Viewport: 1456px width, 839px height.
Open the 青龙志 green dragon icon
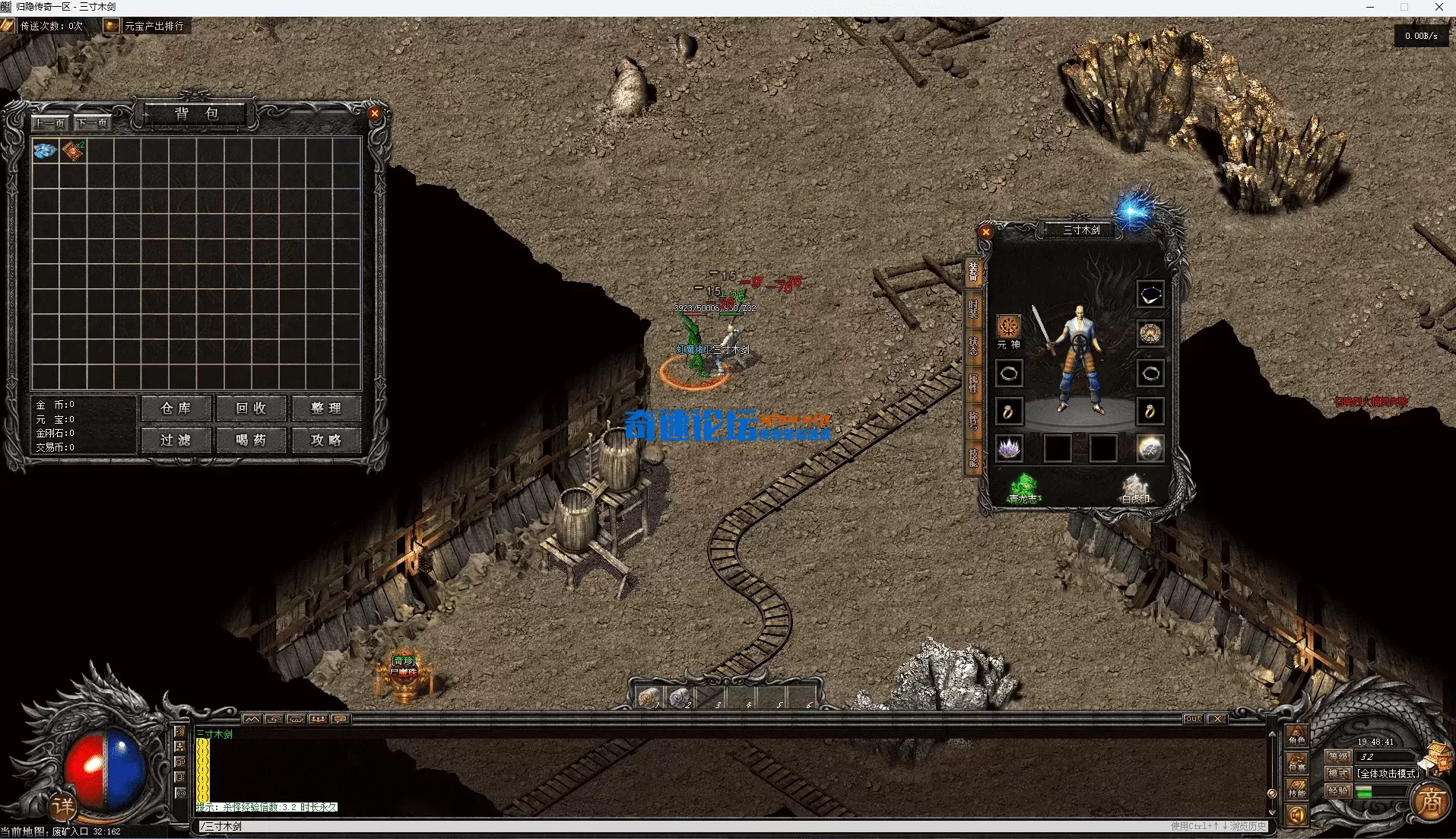click(1023, 487)
